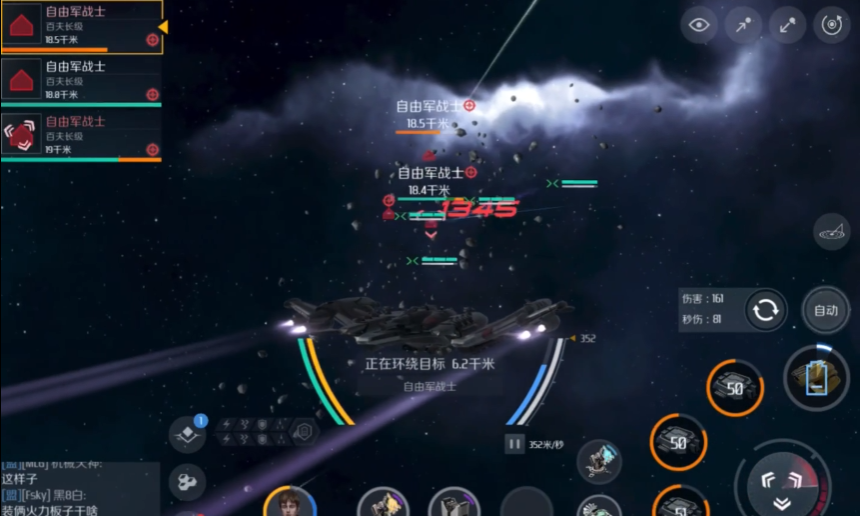The height and width of the screenshot is (516, 860).
Task: Open the tactical overview disc icon
Action: tap(831, 232)
